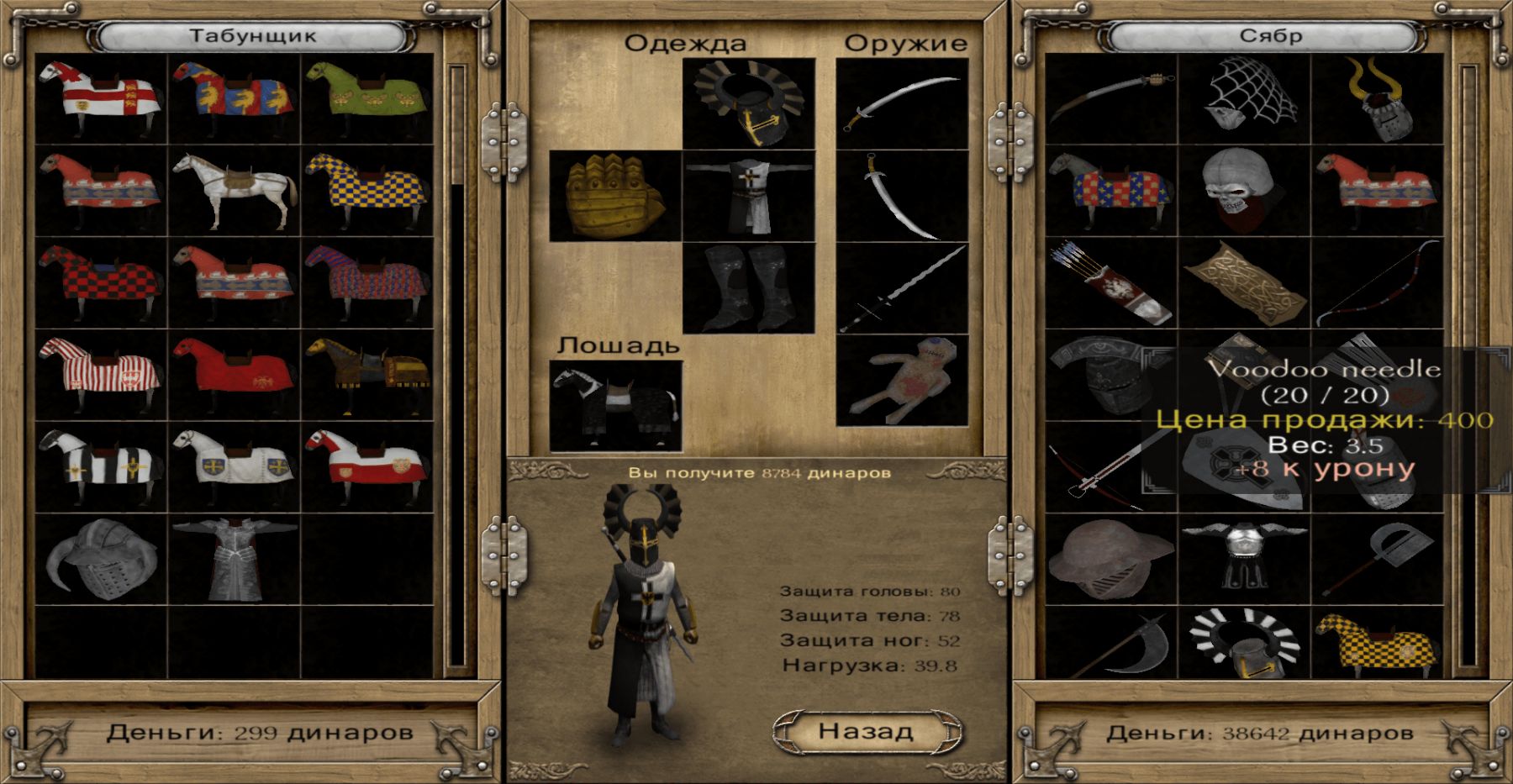Select the voodoo doll weapon slot
Viewport: 1513px width, 784px height.
coord(902,380)
